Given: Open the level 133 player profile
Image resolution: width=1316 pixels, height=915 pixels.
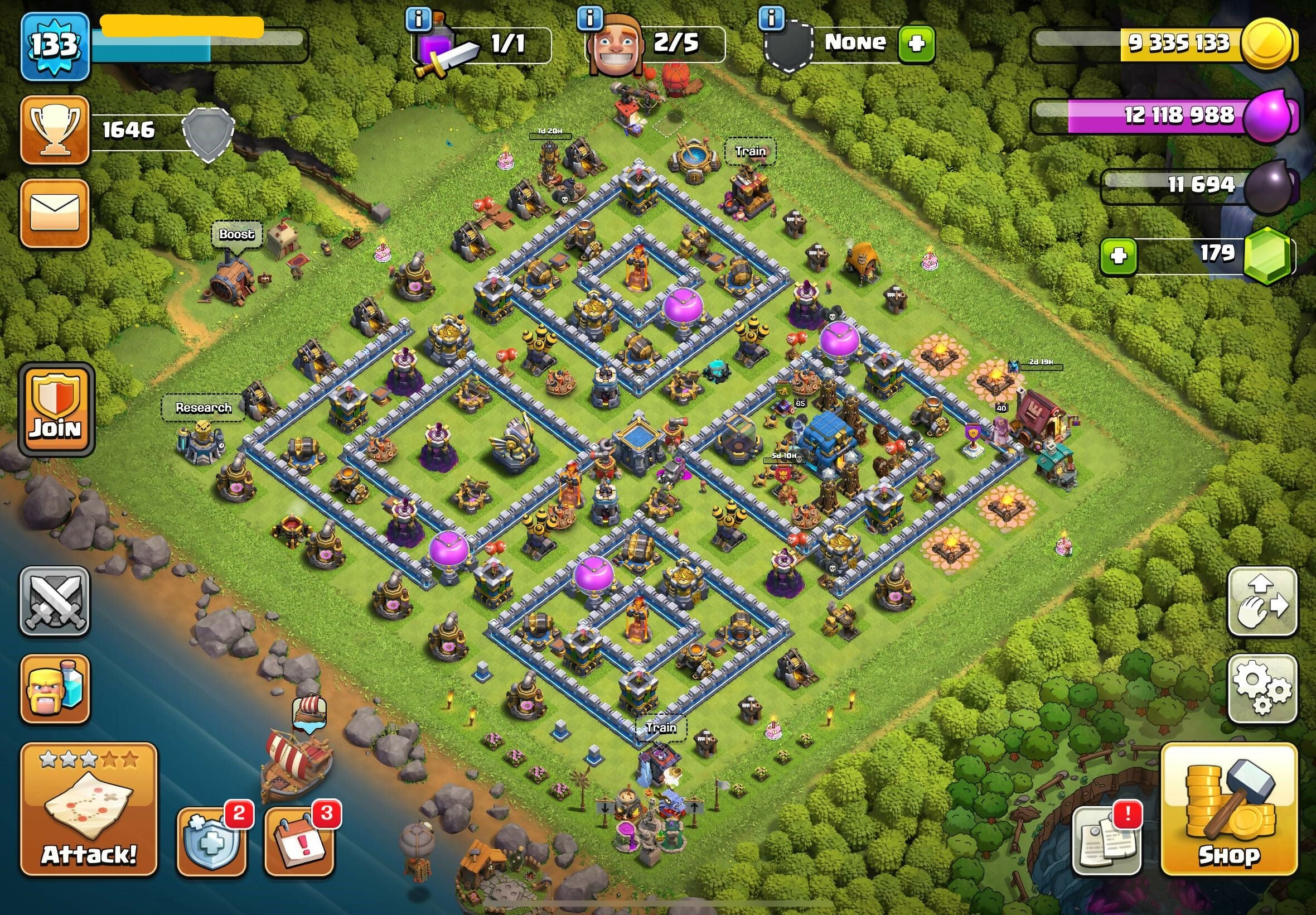Looking at the screenshot, I should click(55, 46).
